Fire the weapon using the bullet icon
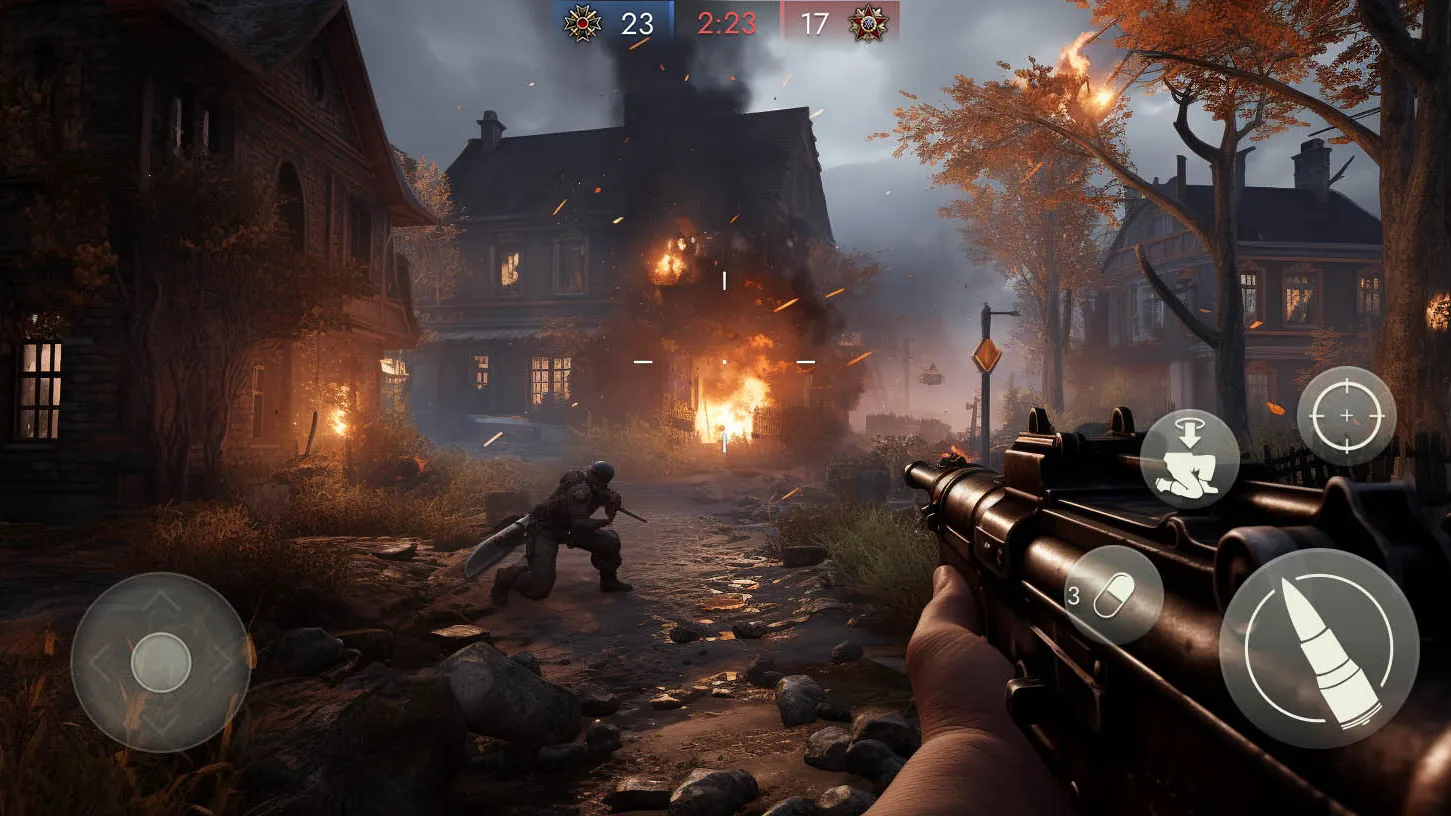The height and width of the screenshot is (816, 1451). [1319, 660]
